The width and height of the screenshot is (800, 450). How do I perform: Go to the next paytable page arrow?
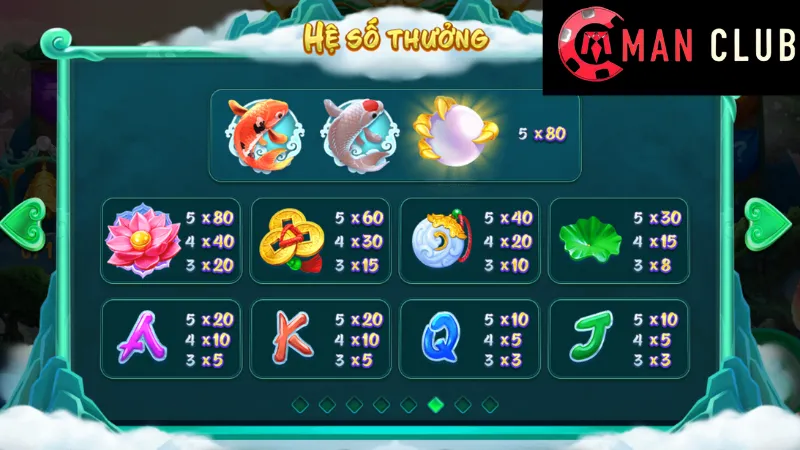tap(769, 222)
